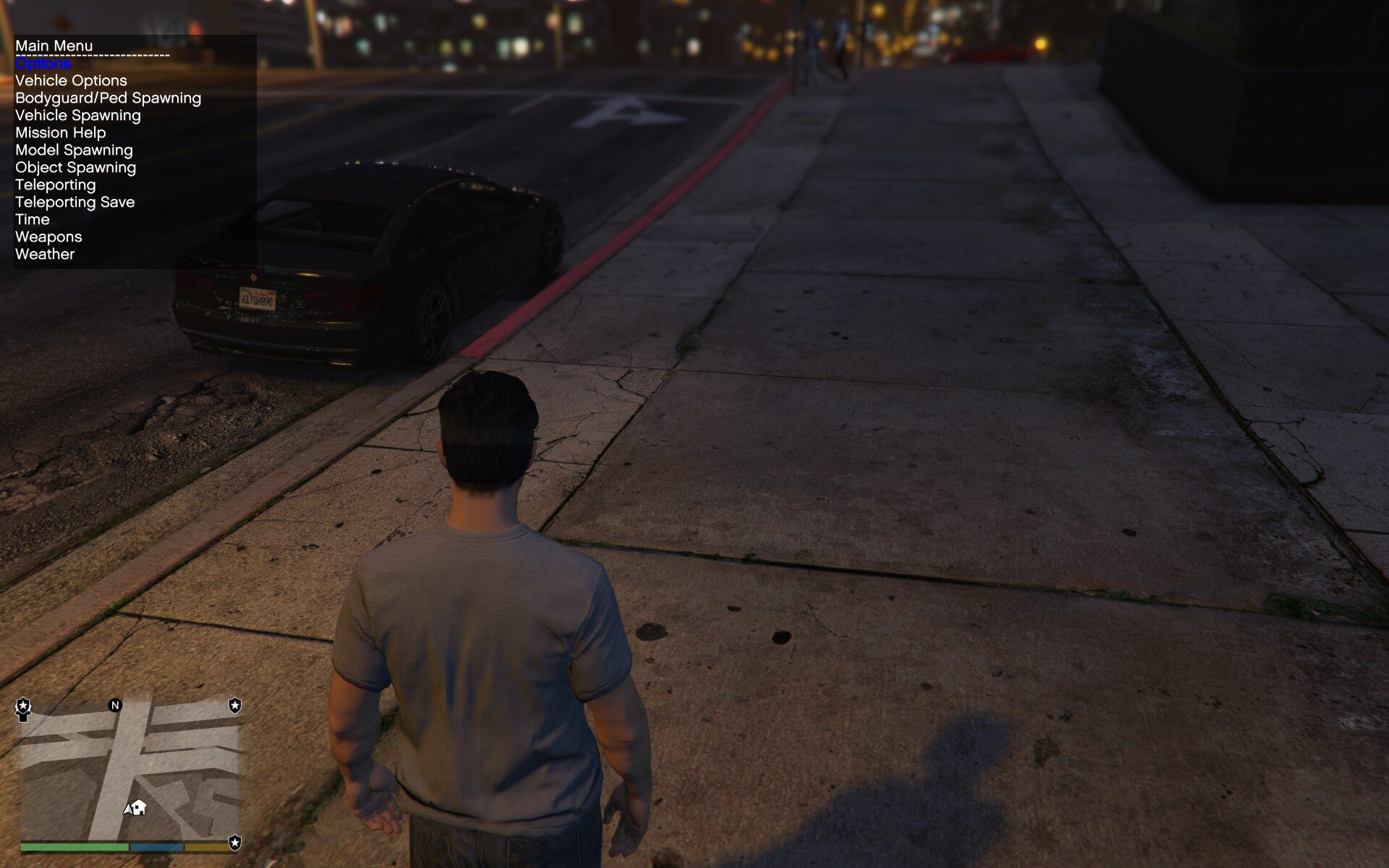
Task: Select Teleporting Save
Action: point(75,203)
